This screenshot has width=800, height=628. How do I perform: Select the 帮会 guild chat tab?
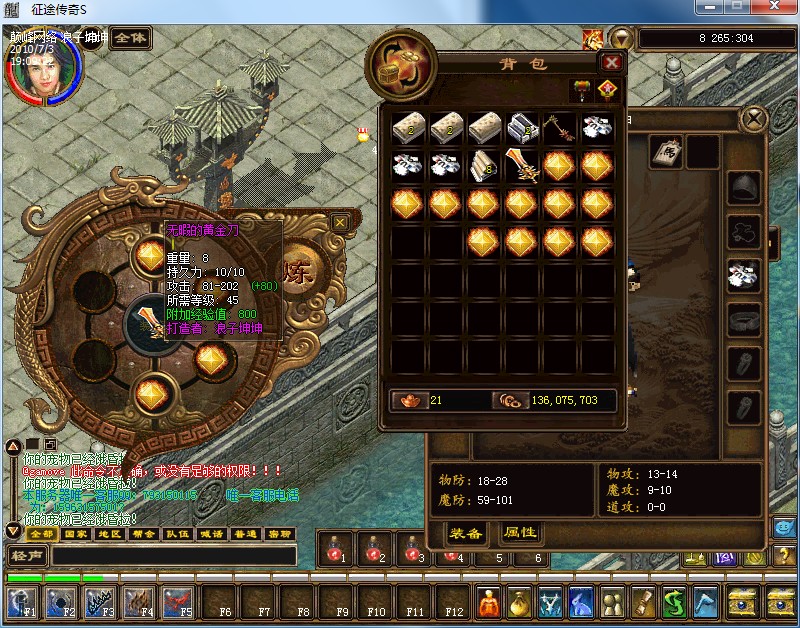point(143,534)
